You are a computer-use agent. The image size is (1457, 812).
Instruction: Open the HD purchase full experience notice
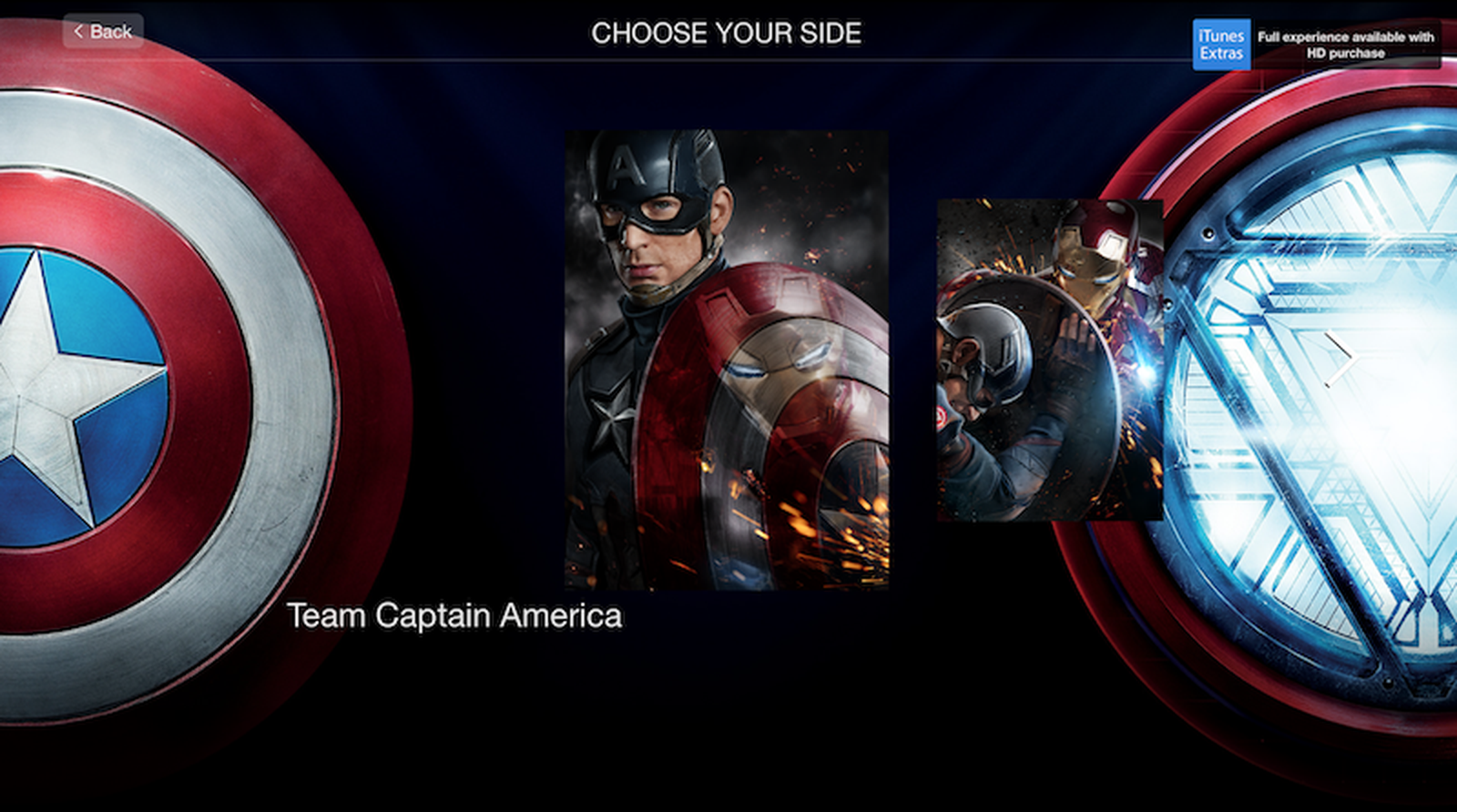[1349, 45]
